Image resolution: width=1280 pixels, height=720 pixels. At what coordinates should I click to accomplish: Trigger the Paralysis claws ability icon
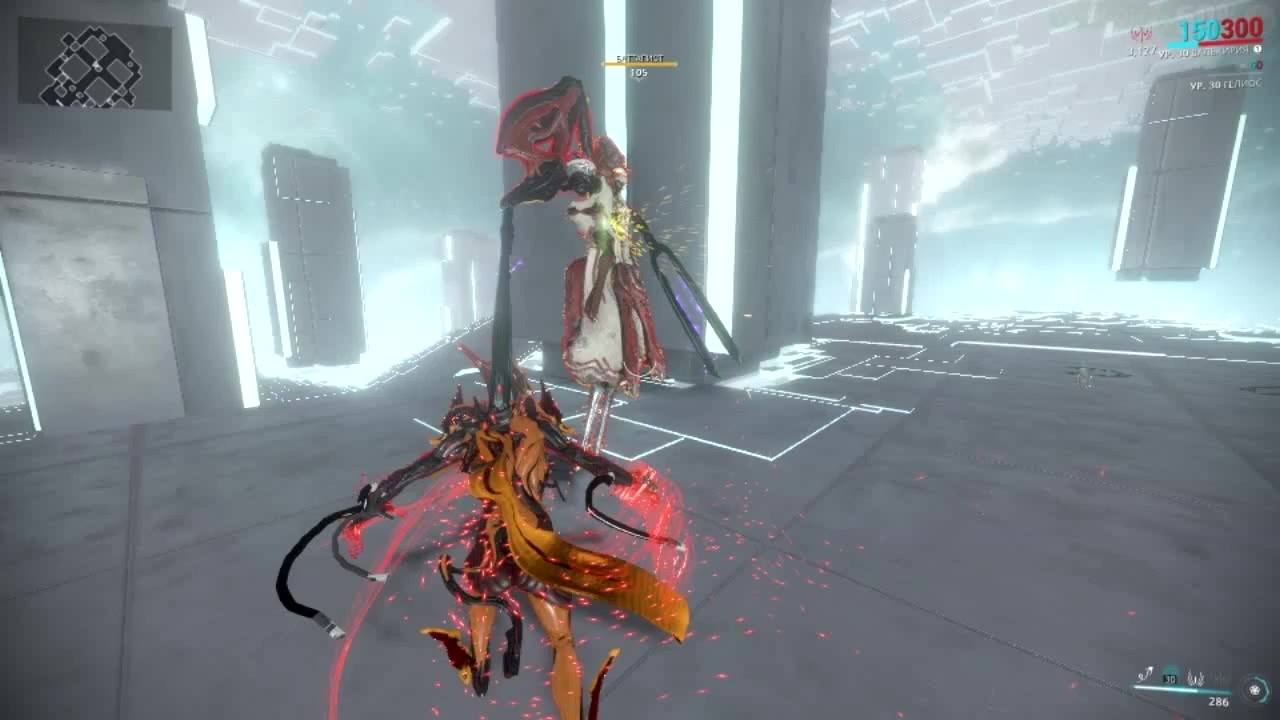(x=1194, y=676)
